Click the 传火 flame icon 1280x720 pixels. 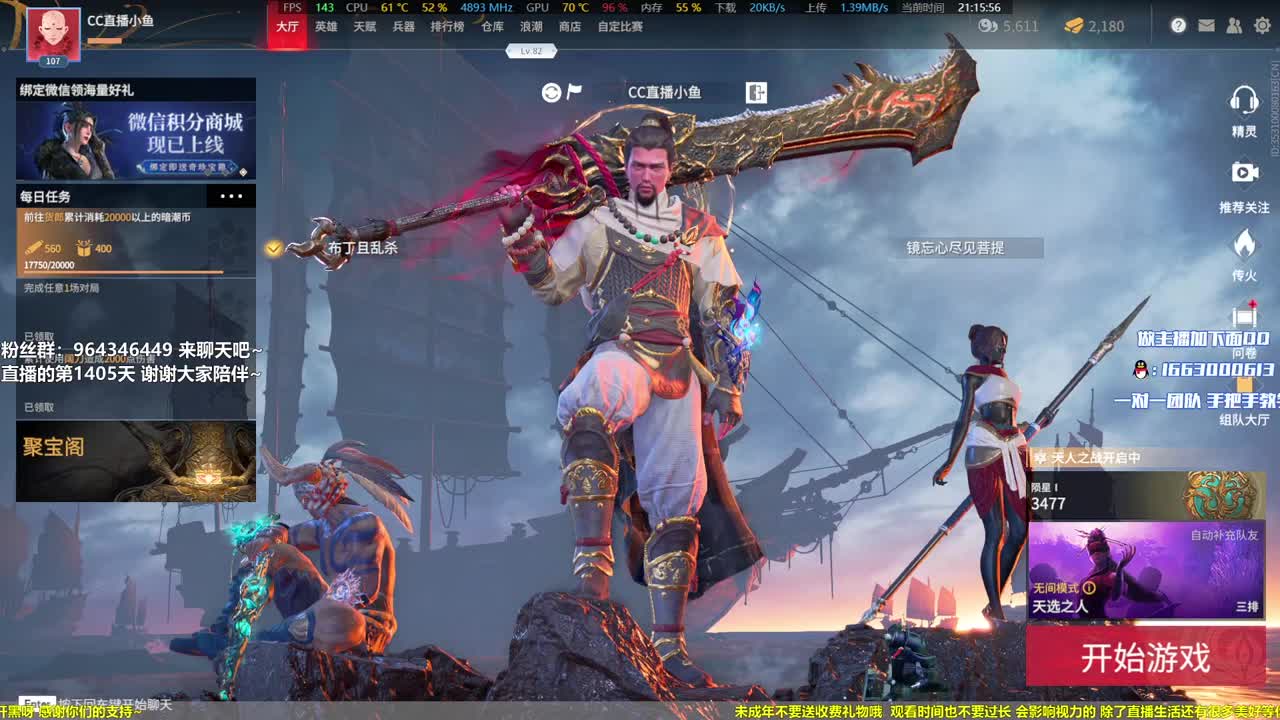[1244, 243]
